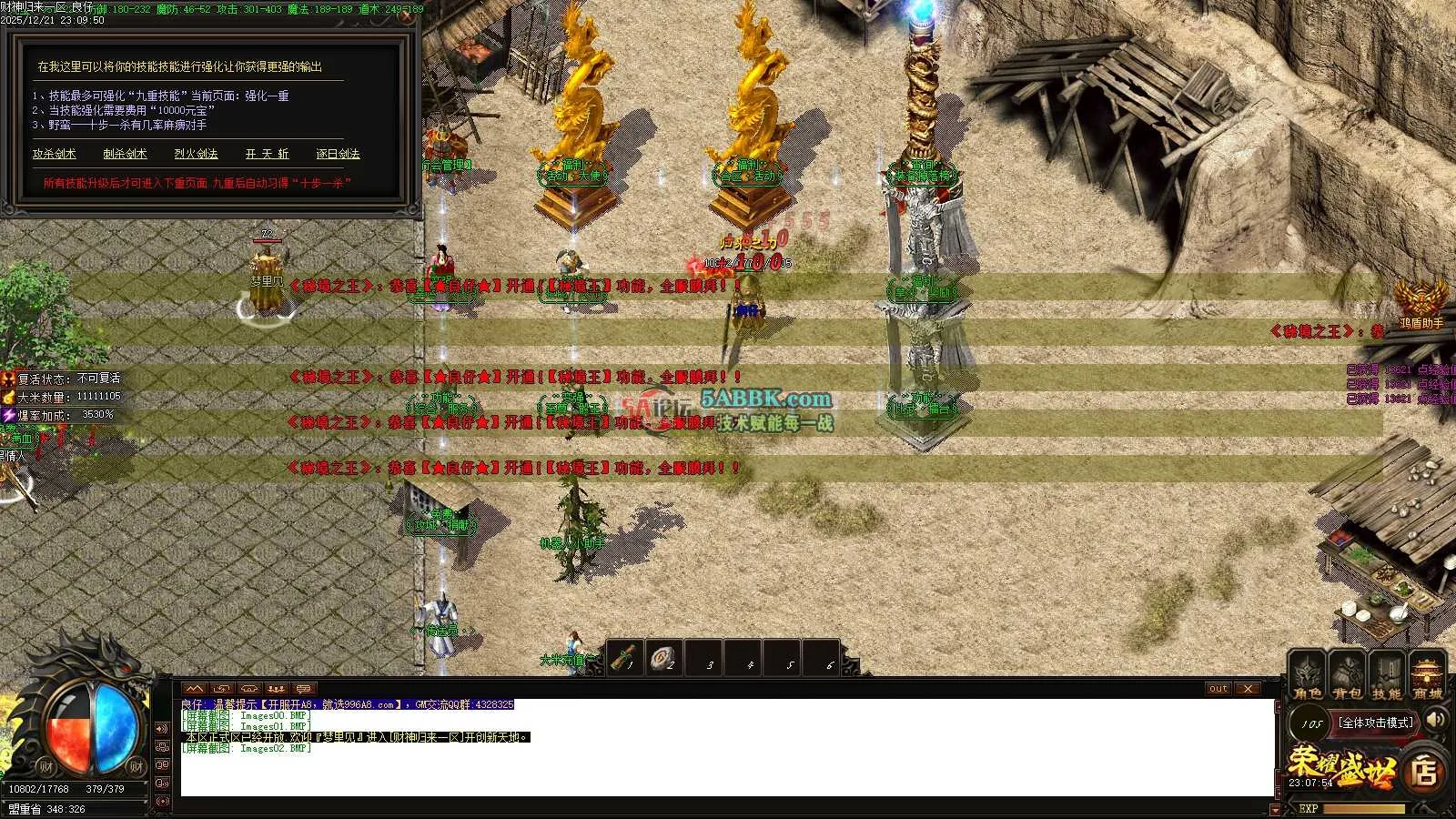Close the chat panel with X
Screen dimensions: 1456x819
(1248, 689)
